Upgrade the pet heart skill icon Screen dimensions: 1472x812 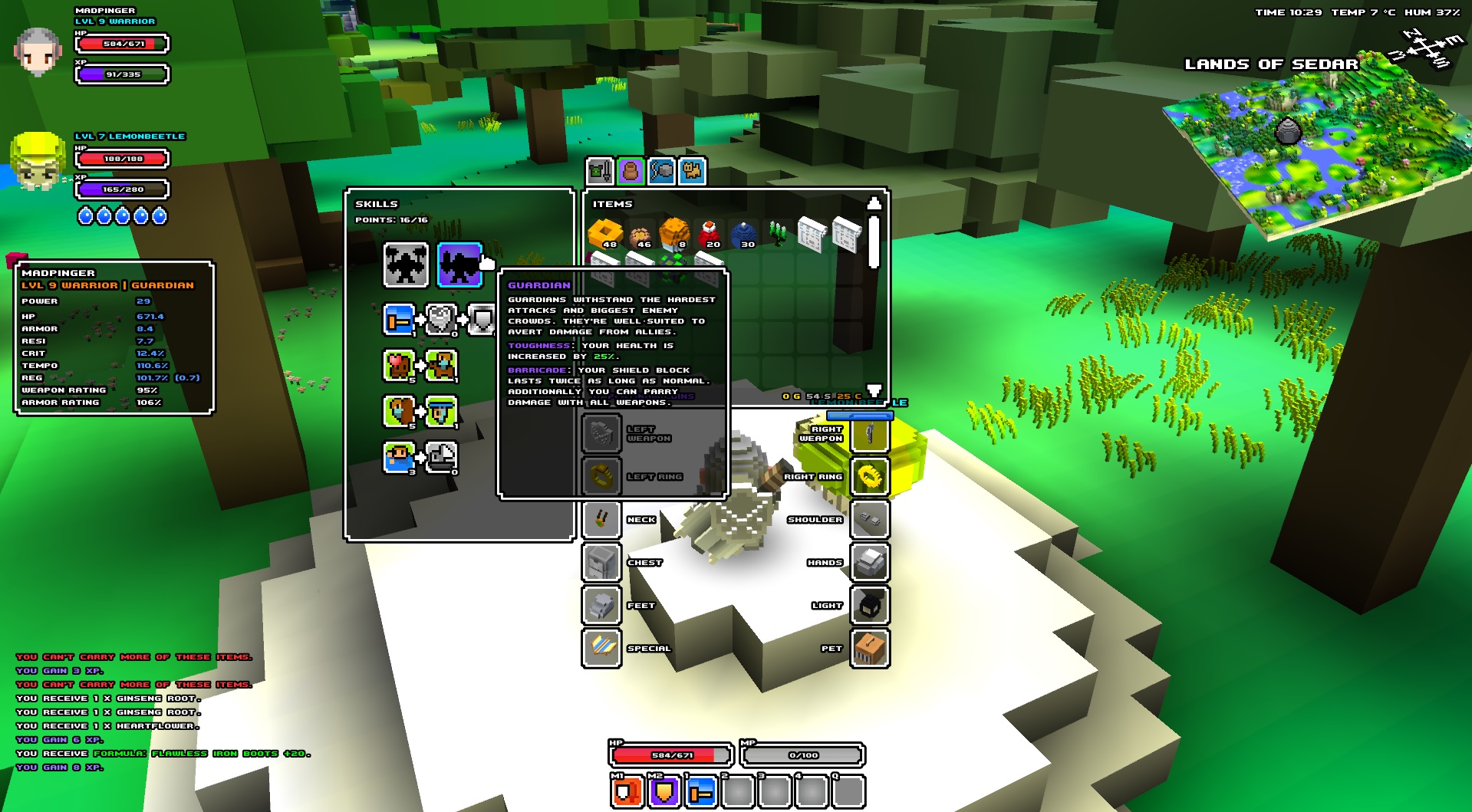[399, 366]
